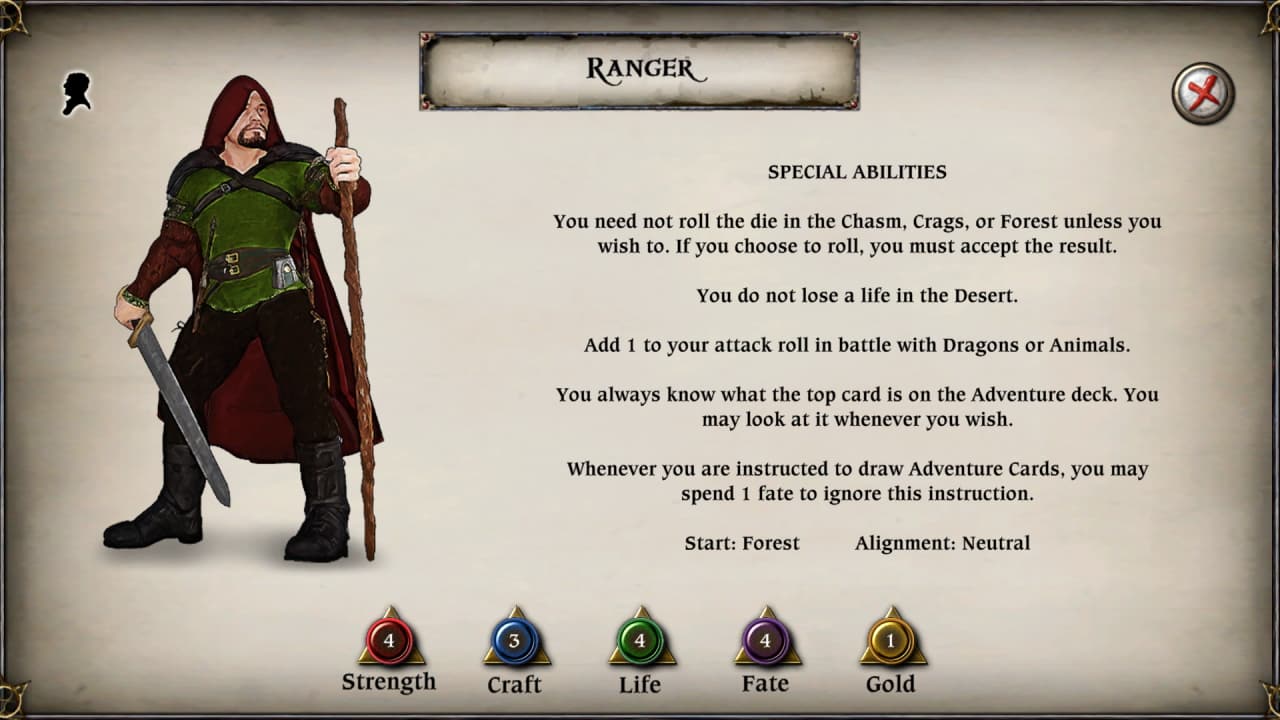Expand the Special Abilities section
The image size is (1280, 720).
pyautogui.click(x=855, y=171)
